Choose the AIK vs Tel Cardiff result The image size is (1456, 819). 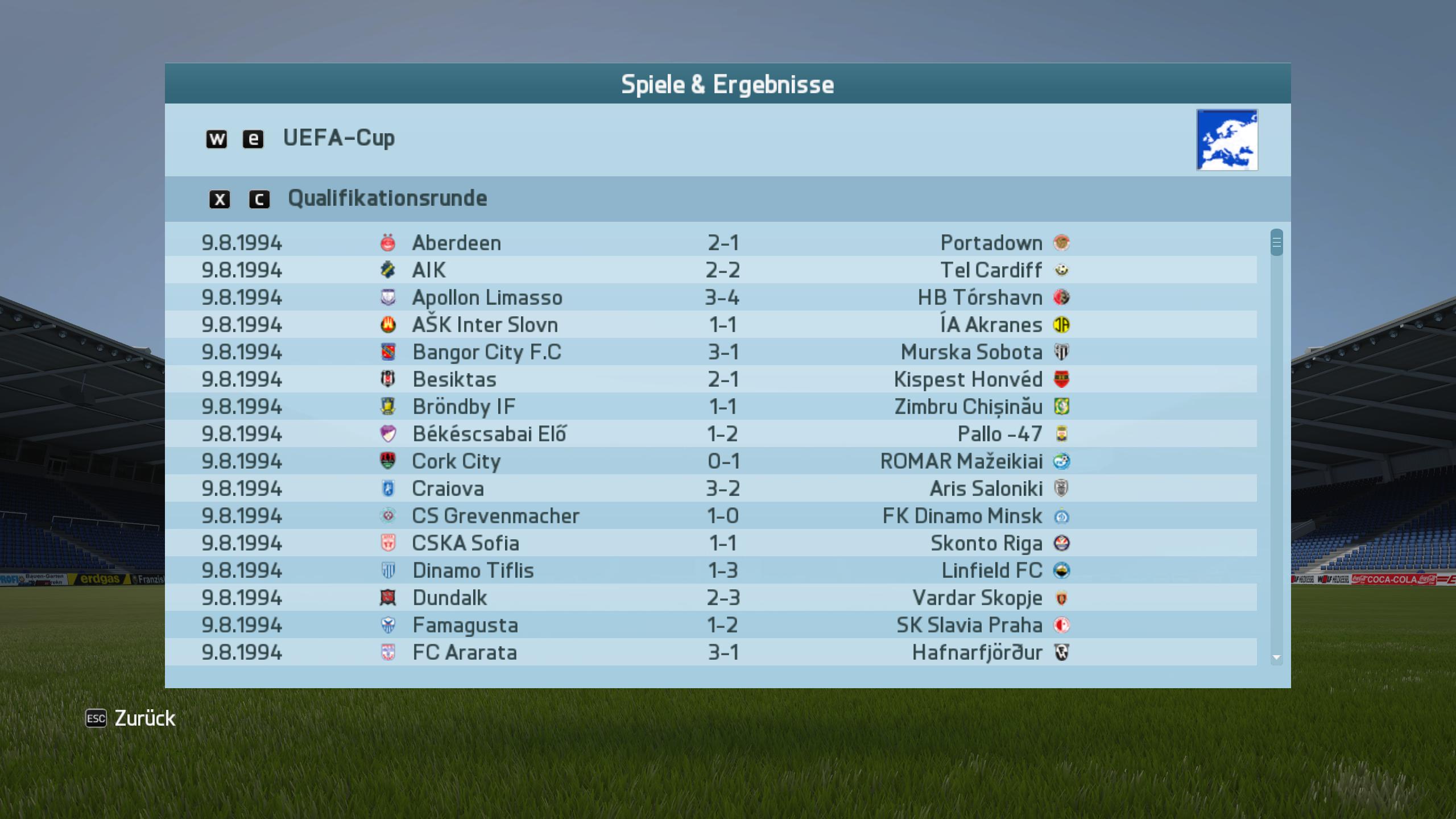click(x=711, y=270)
